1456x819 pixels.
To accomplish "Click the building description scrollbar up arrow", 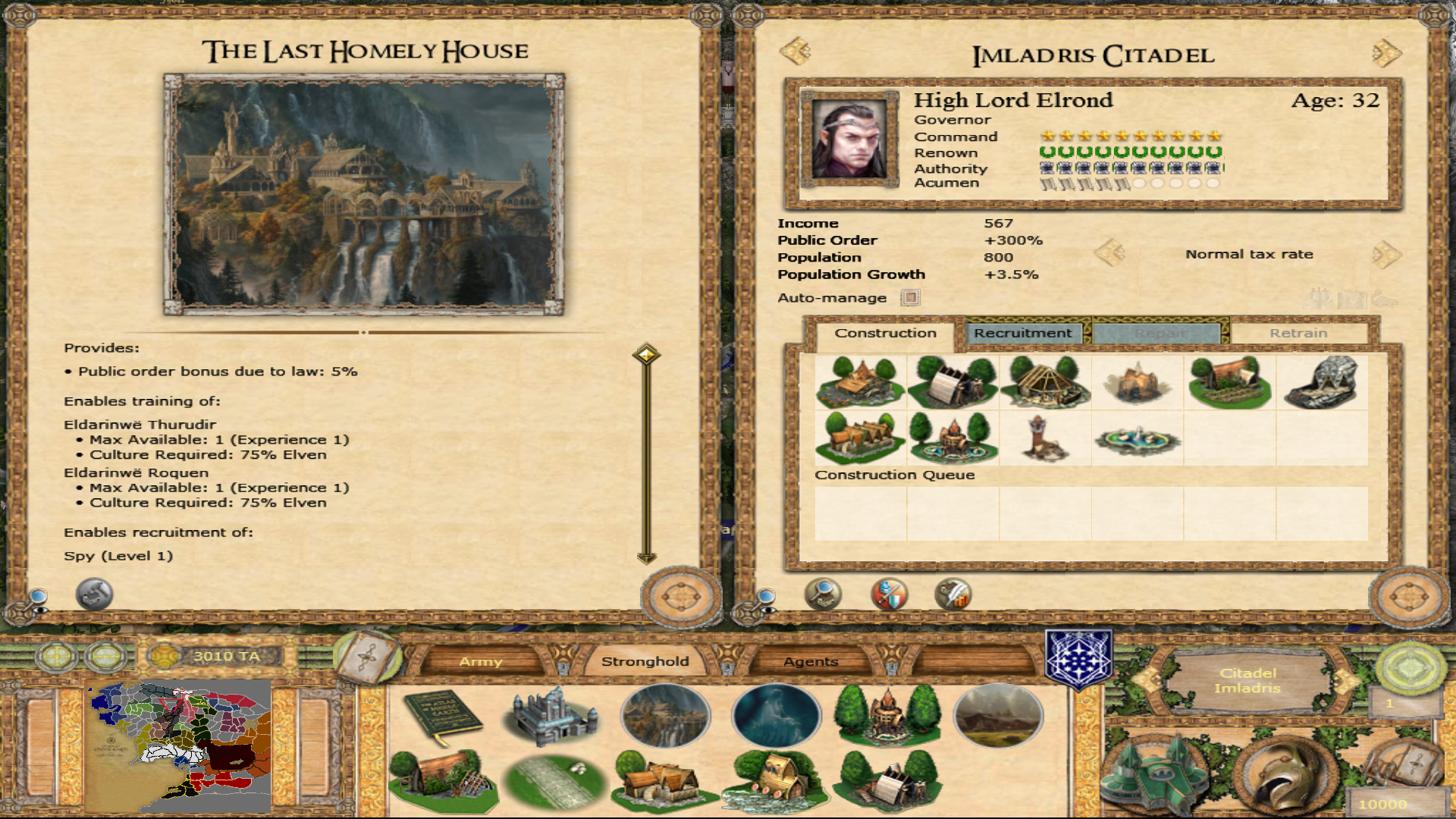I will [x=646, y=354].
